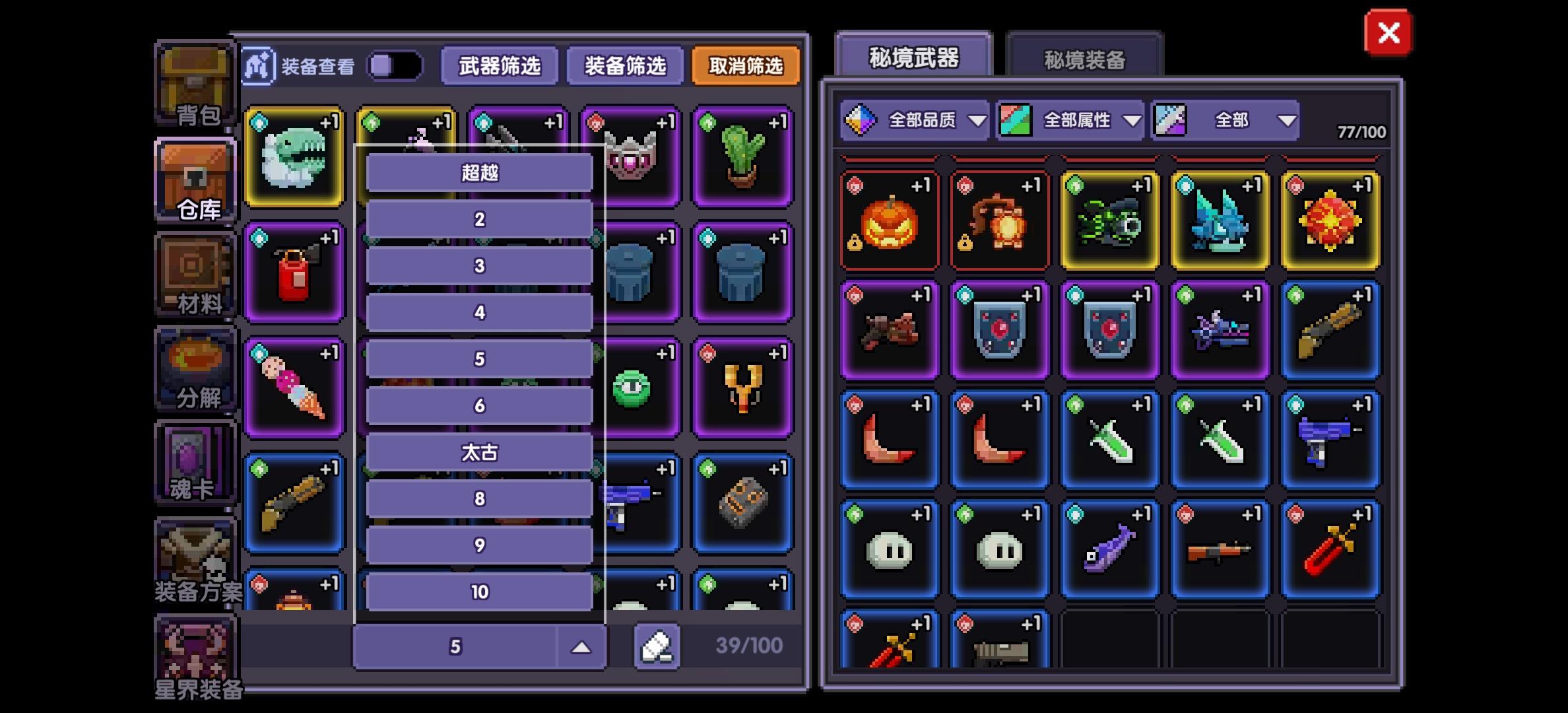Open the 分解 decompose panel

click(x=196, y=370)
